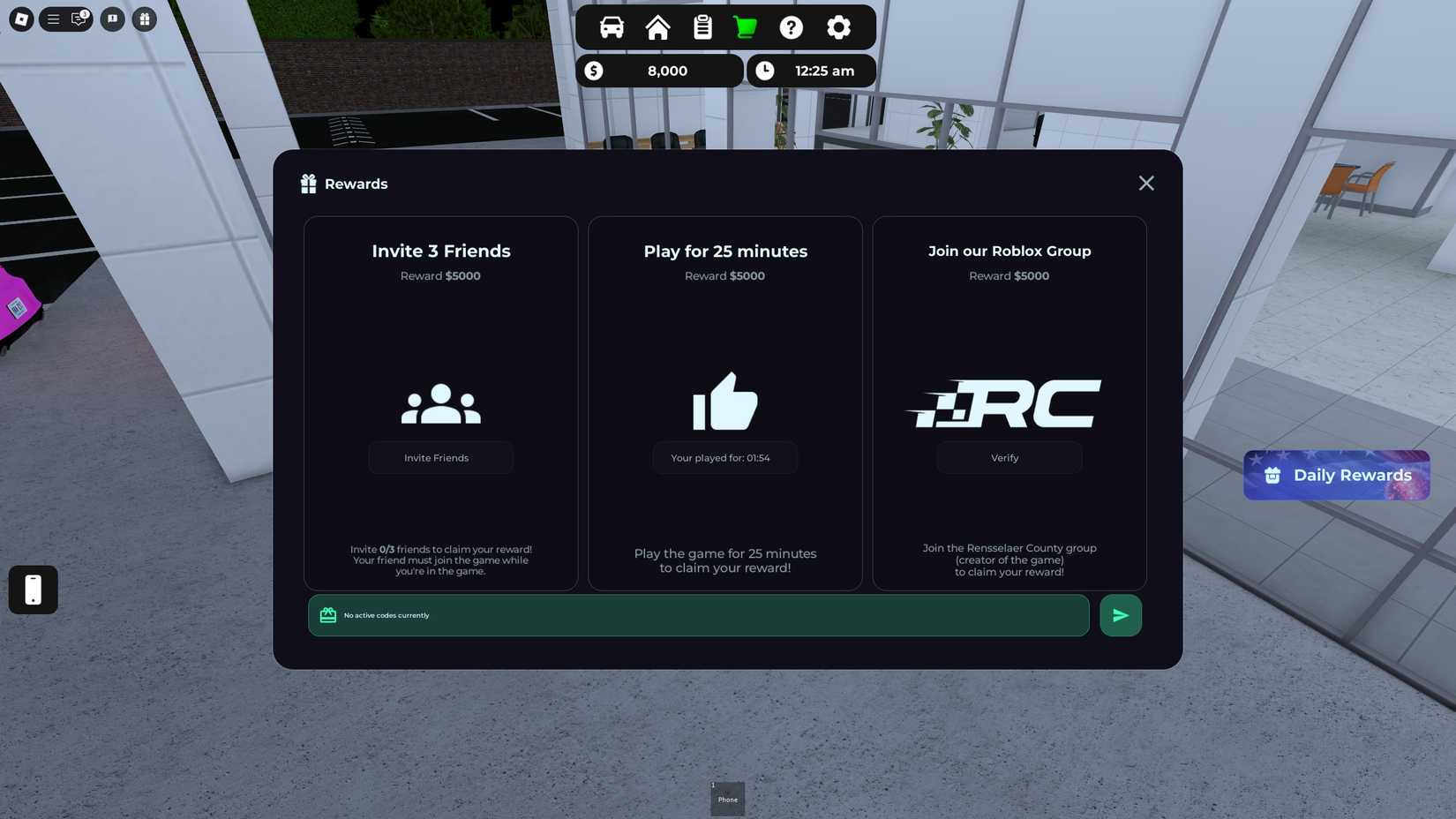Click the green shopping cart icon
The height and width of the screenshot is (819, 1456).
(745, 27)
